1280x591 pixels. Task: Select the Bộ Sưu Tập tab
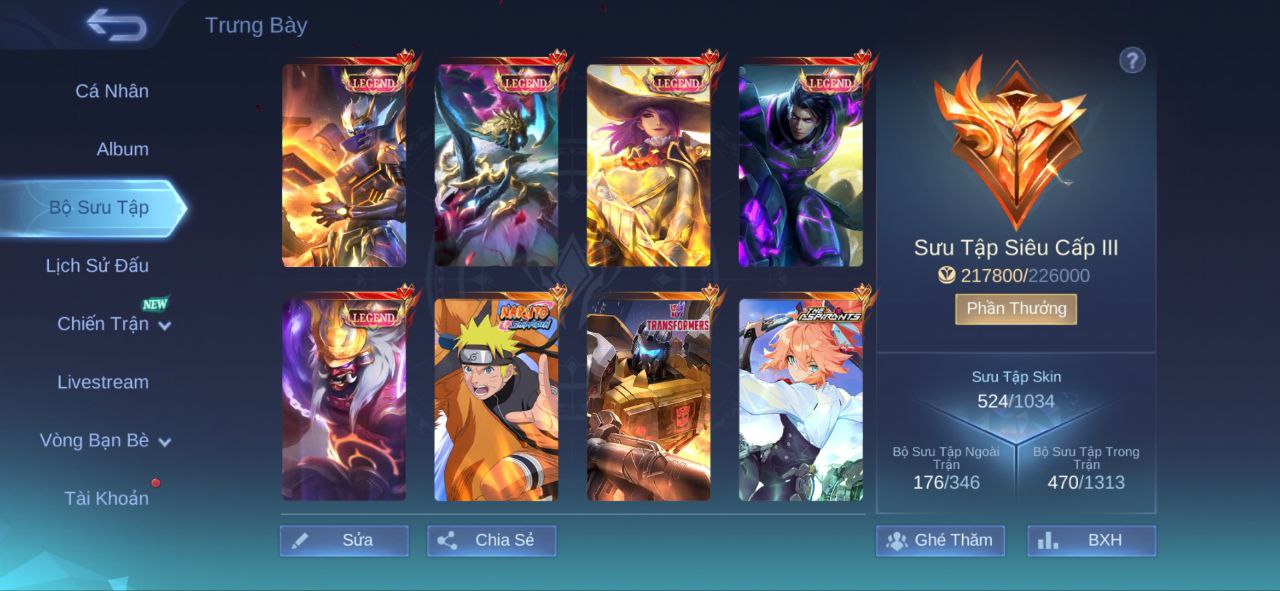coord(99,207)
